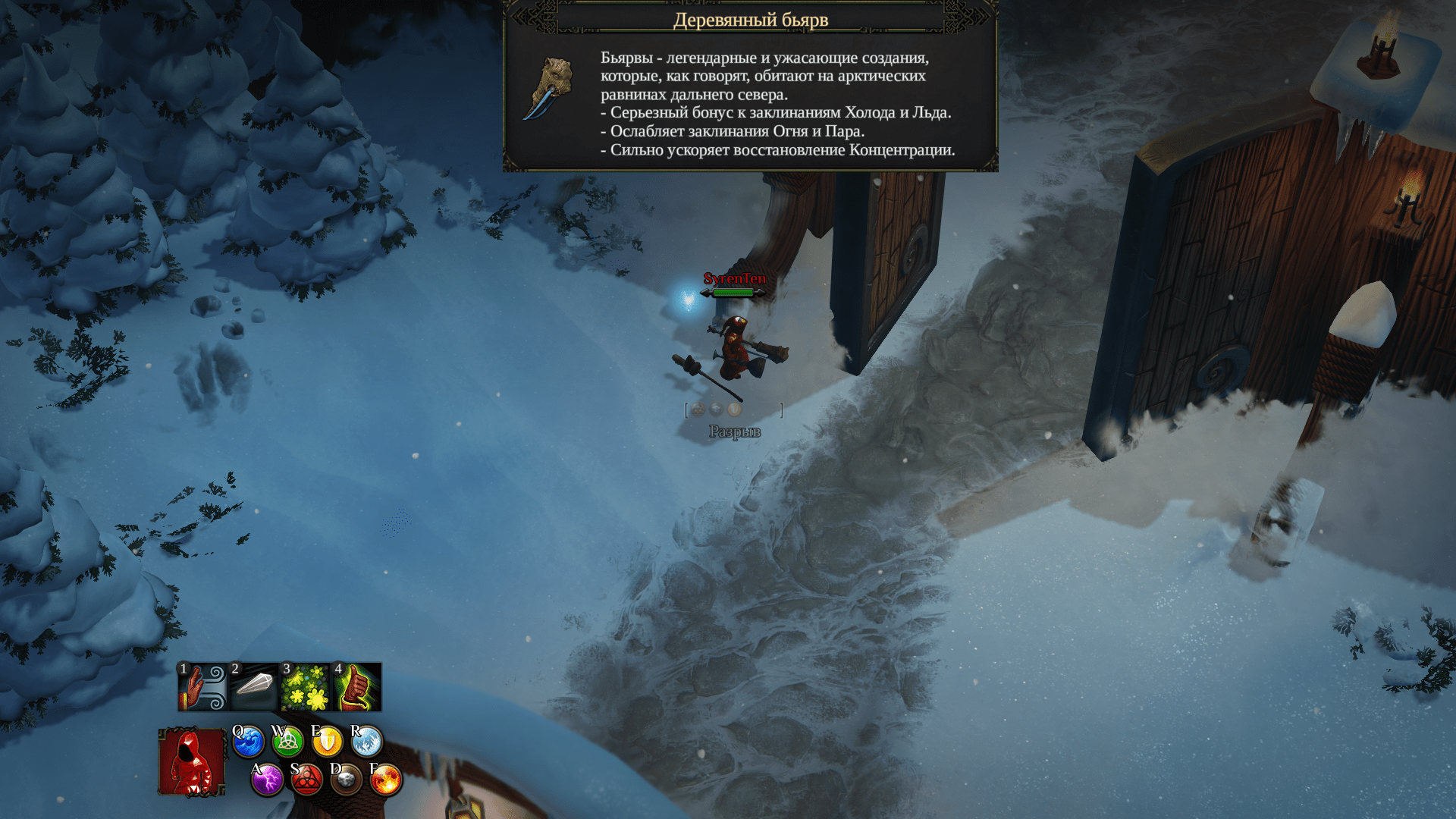Click the red-robed wizard portrait
This screenshot has width=1456, height=819.
(192, 762)
